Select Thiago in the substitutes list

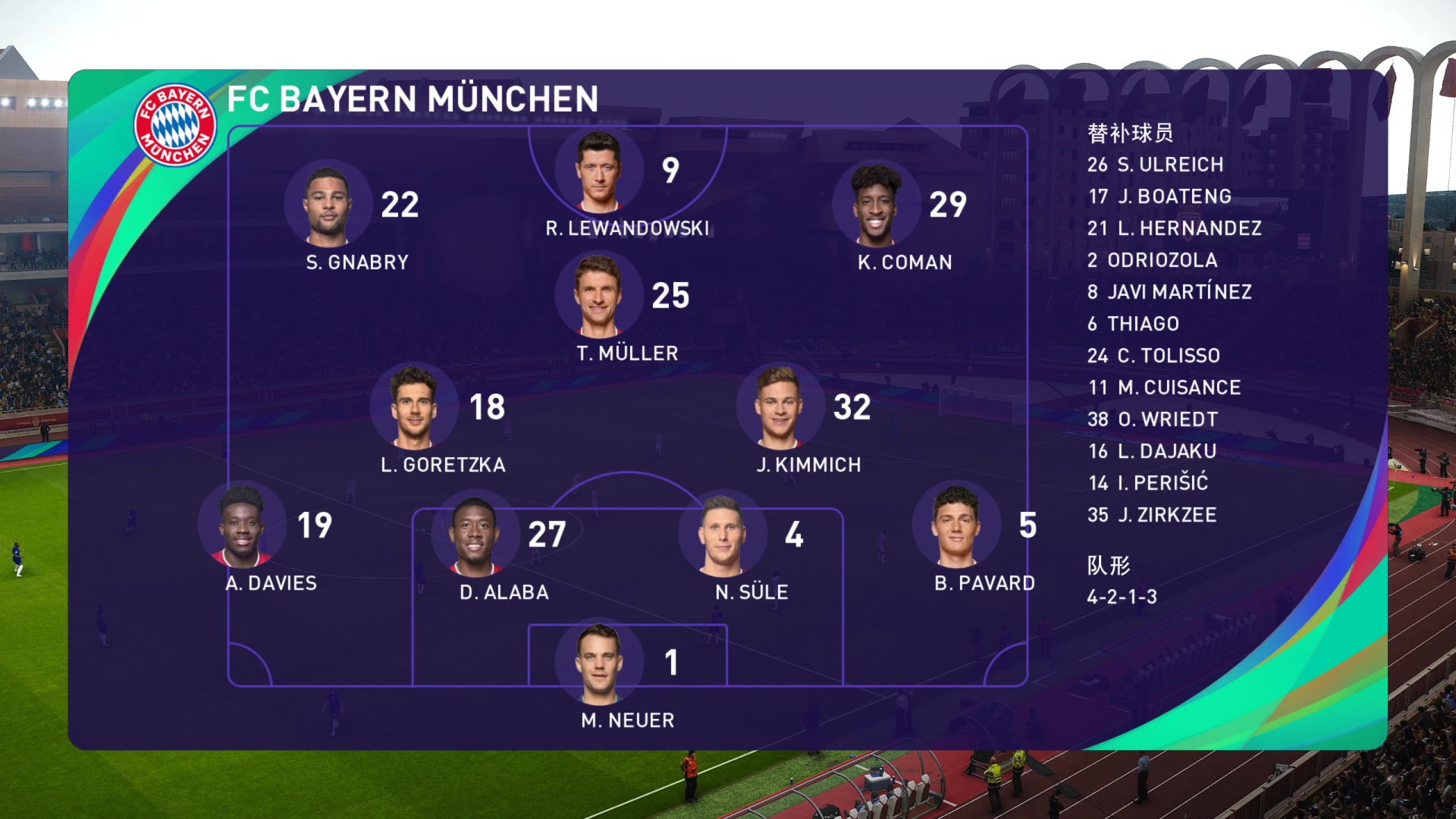1133,324
